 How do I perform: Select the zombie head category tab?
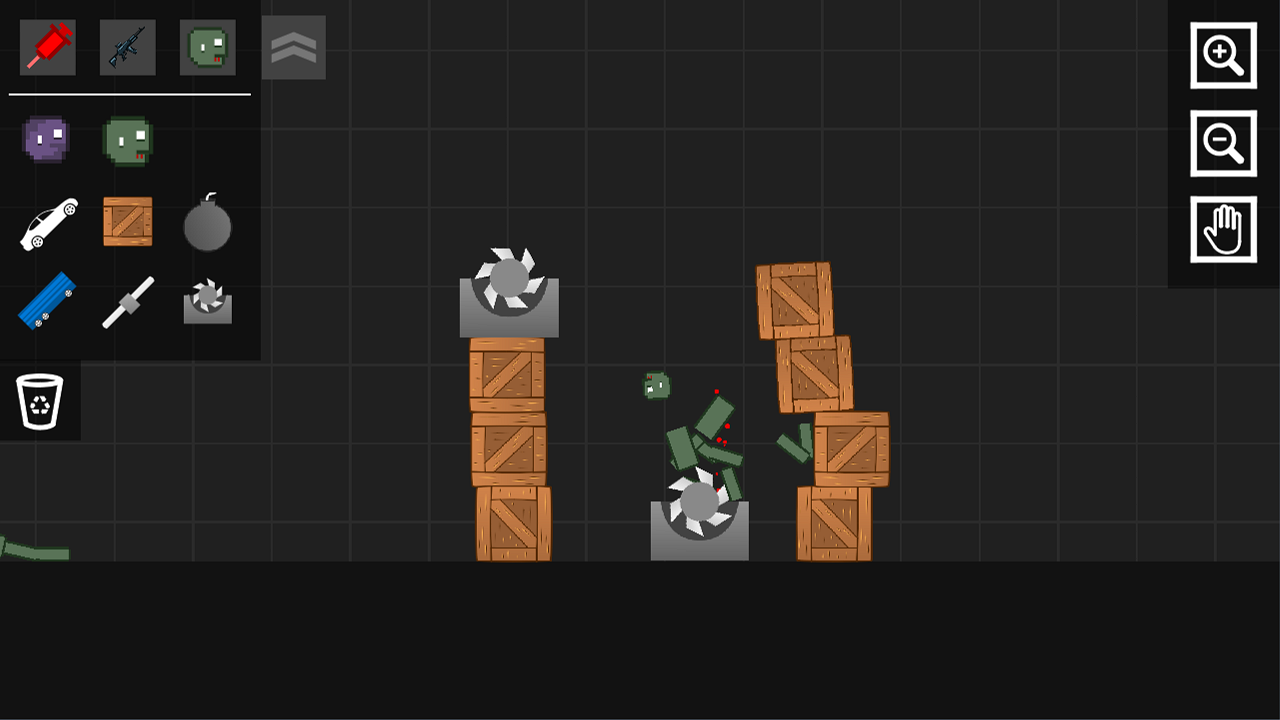point(206,47)
